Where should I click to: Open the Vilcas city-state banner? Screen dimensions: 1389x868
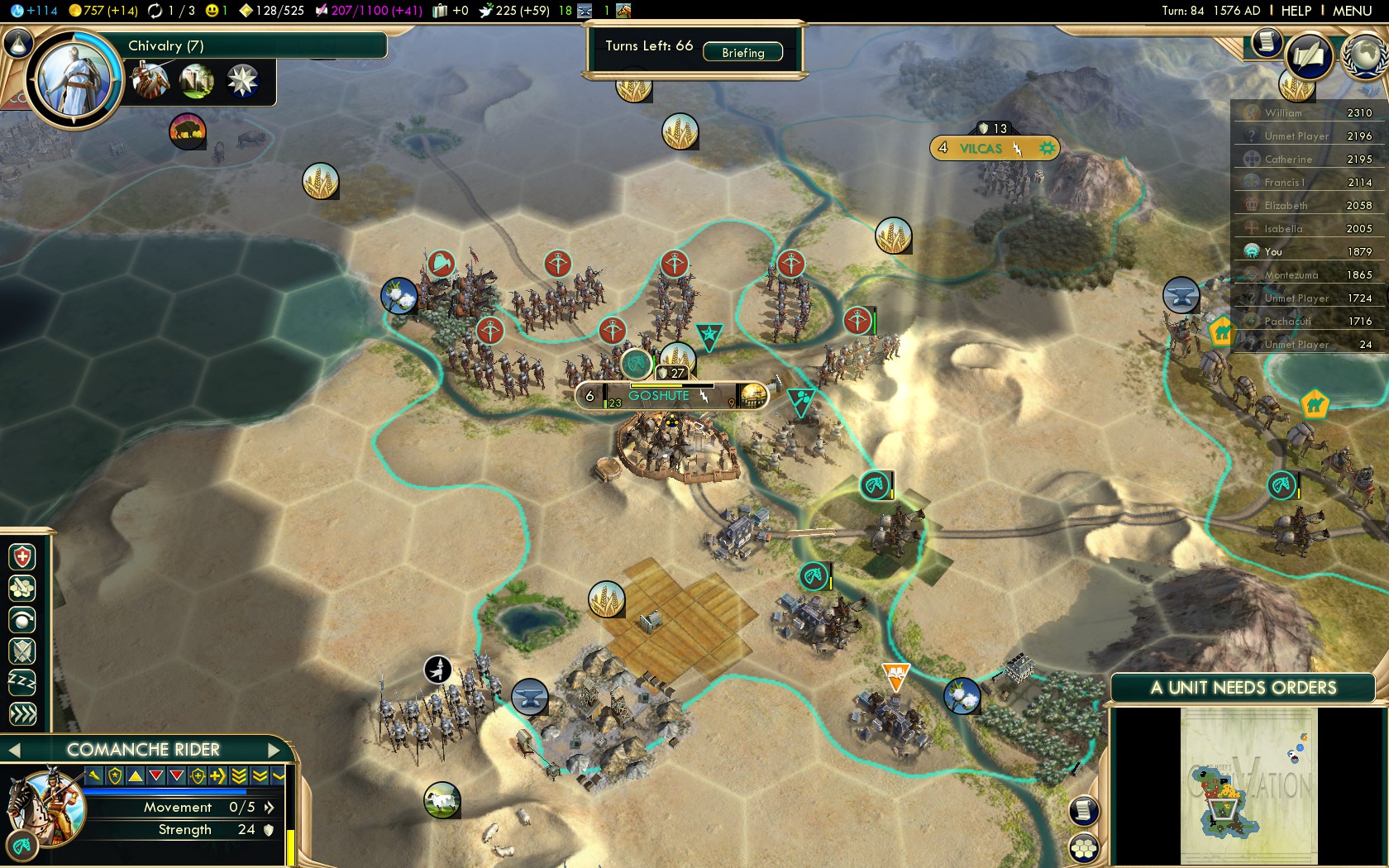[x=980, y=149]
